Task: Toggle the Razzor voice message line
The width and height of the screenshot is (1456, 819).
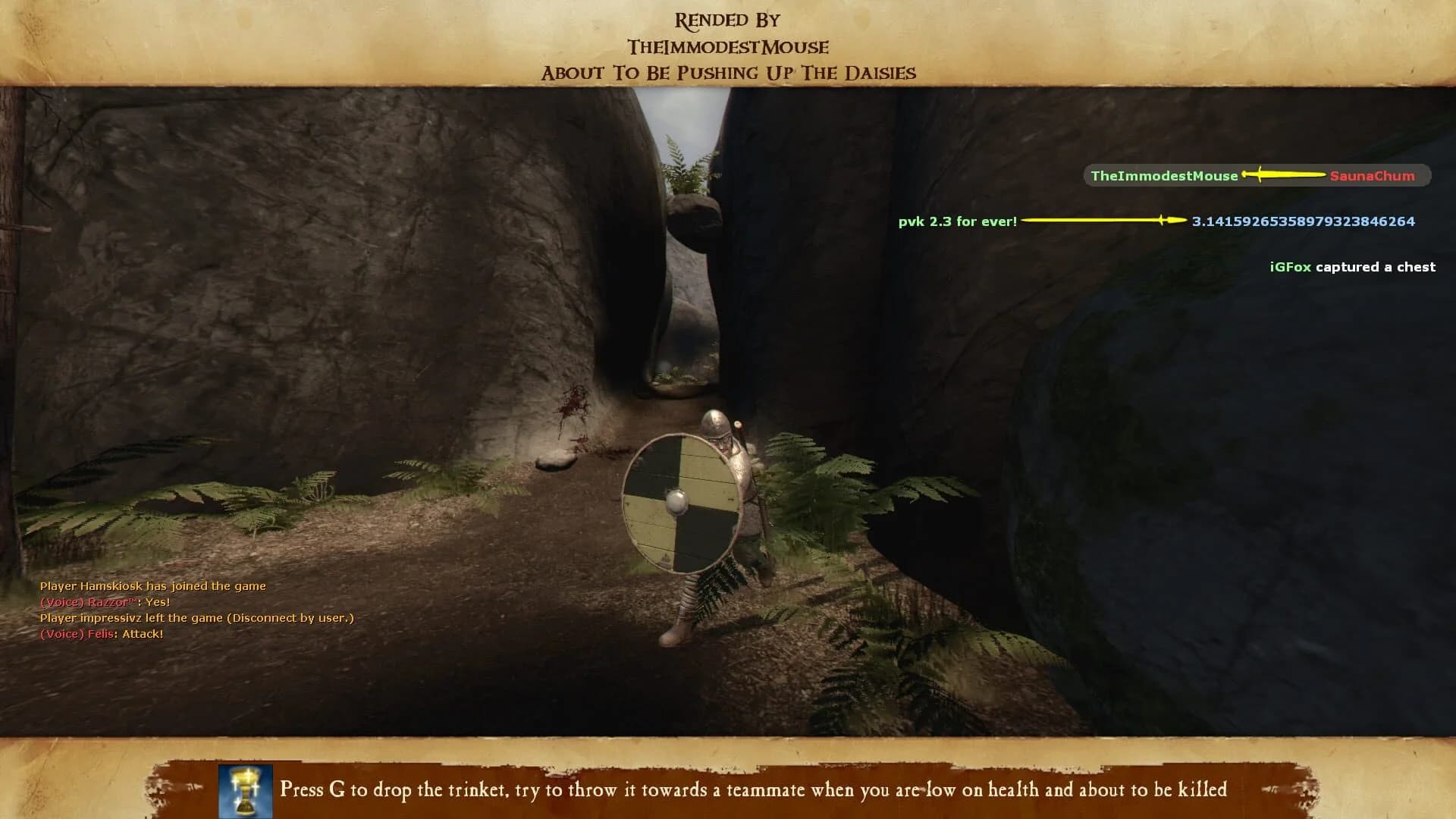Action: pyautogui.click(x=106, y=601)
